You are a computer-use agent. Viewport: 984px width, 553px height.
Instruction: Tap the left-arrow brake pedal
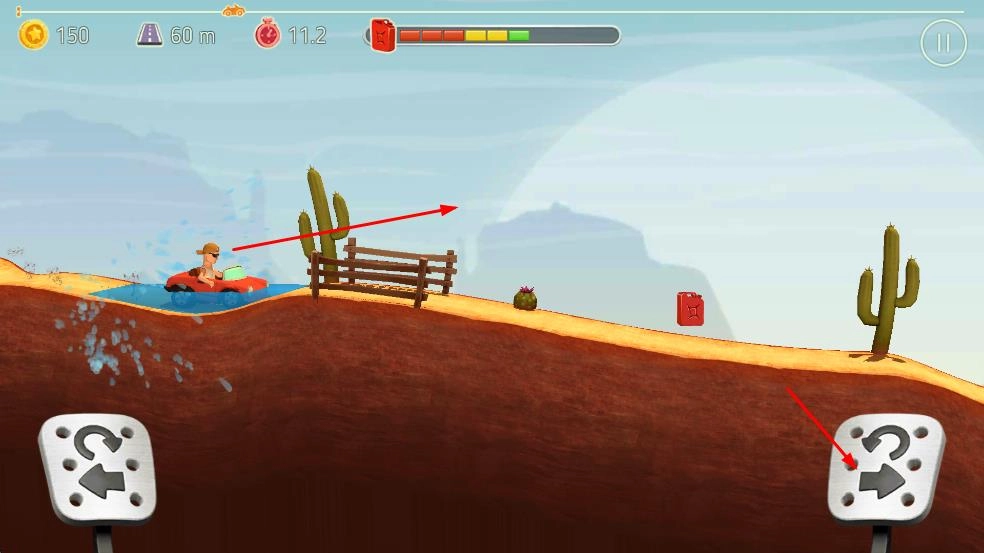pyautogui.click(x=97, y=468)
